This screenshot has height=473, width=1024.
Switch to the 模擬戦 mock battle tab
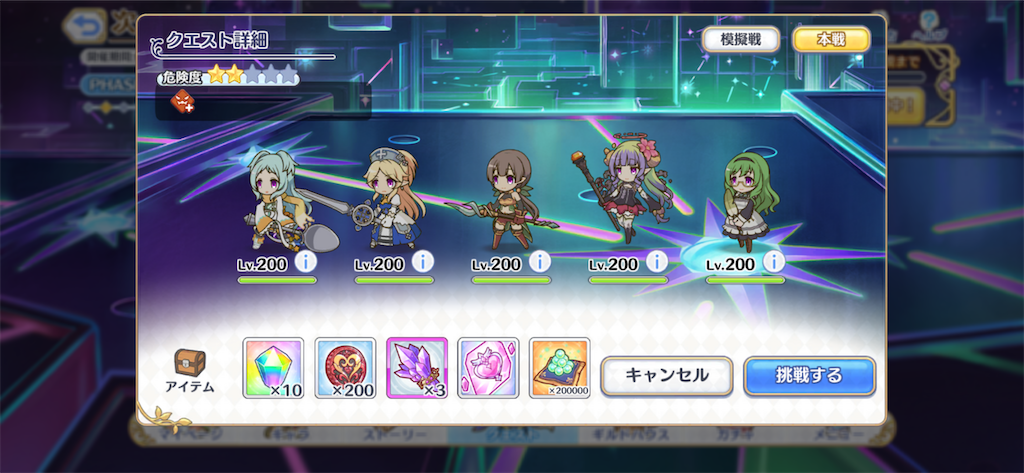pos(741,39)
